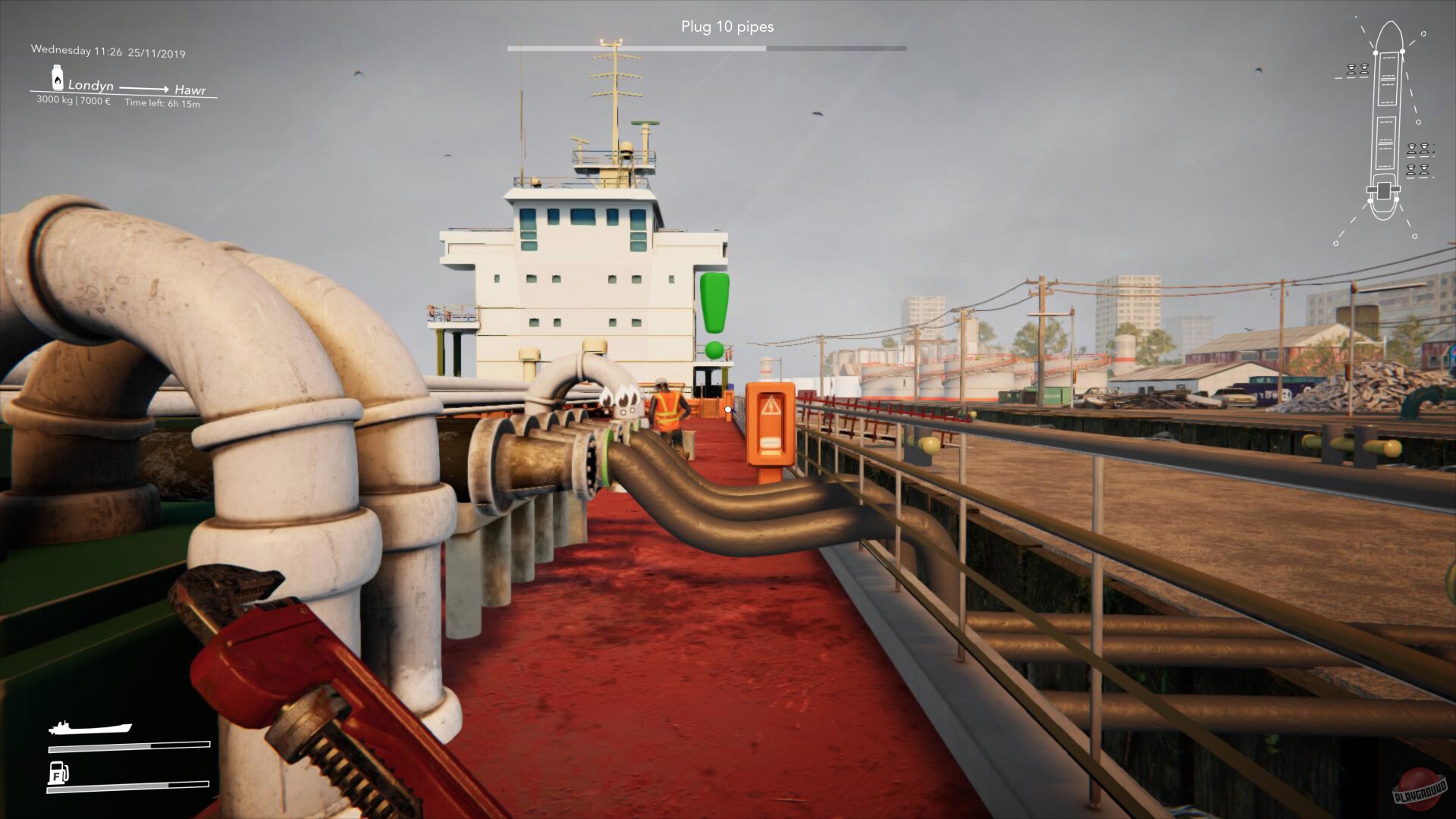Click the 3000 kg cargo payout label
The height and width of the screenshot is (819, 1456).
[72, 99]
